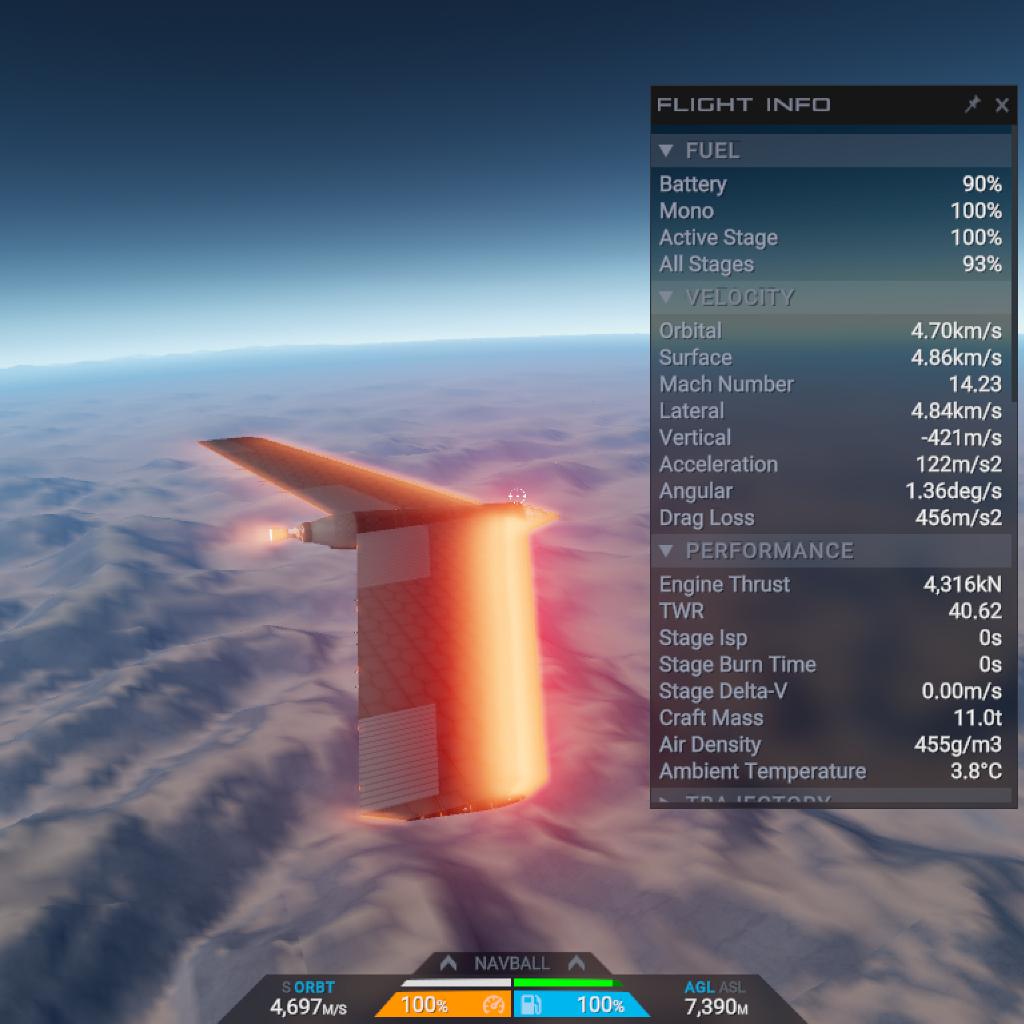Expand the Navball tab

(511, 963)
